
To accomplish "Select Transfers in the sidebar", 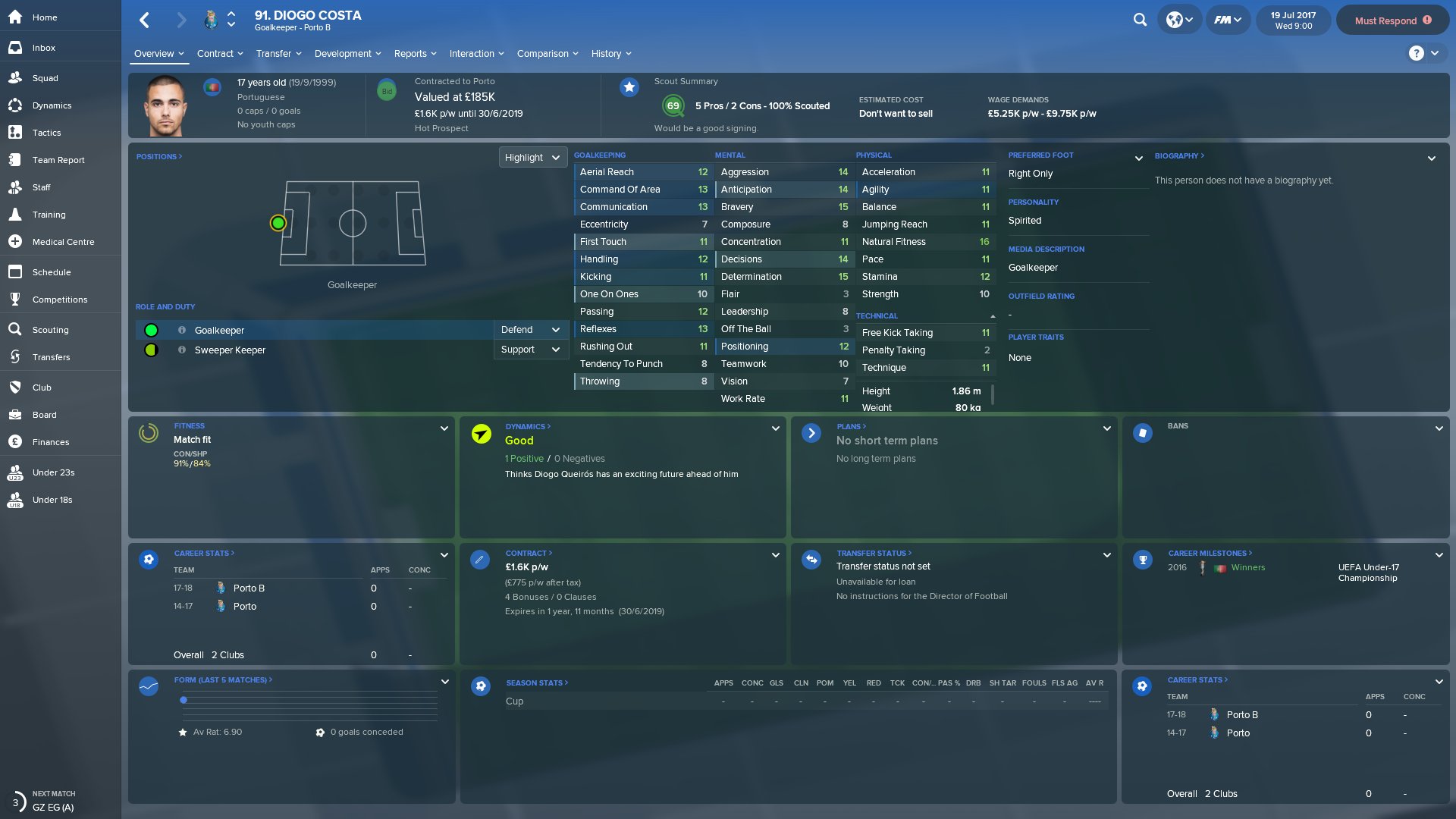I will (51, 357).
